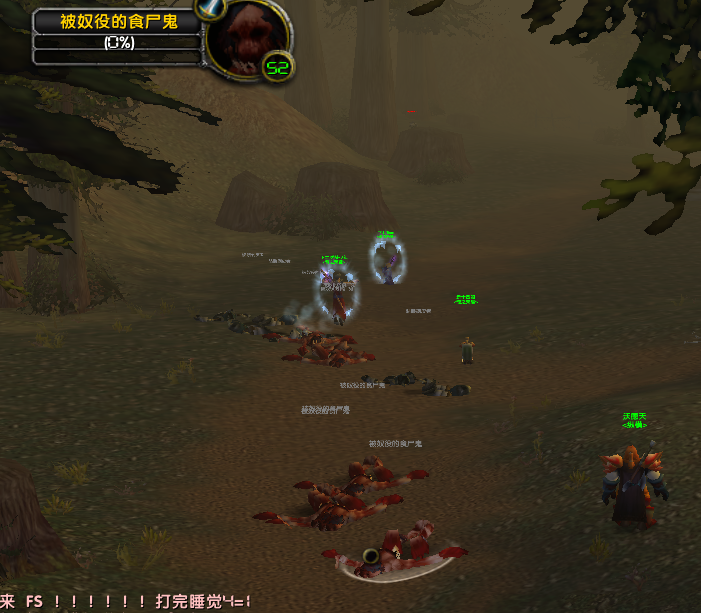Screen dimensions: 701x613
Task: Click the chat message at the bottom
Action: click(x=126, y=602)
